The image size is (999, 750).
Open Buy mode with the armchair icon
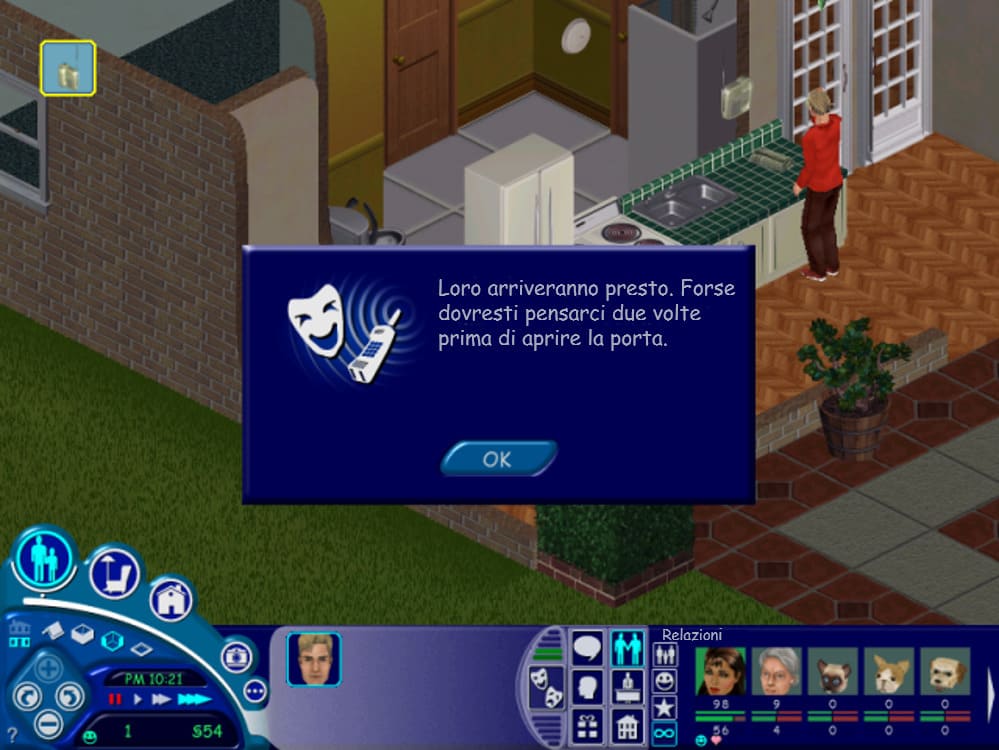[x=114, y=572]
